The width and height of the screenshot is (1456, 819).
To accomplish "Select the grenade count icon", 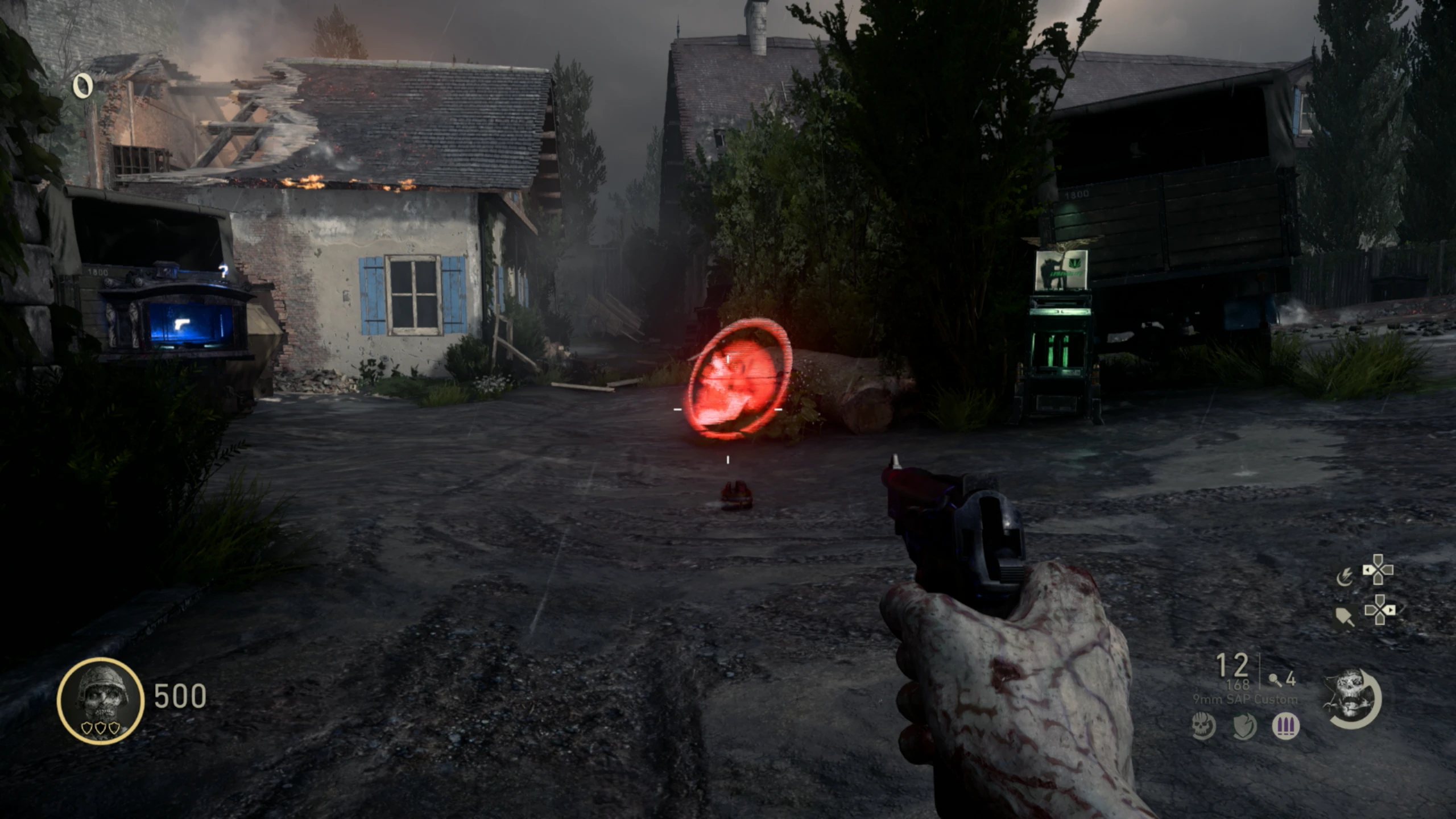I will [1276, 679].
